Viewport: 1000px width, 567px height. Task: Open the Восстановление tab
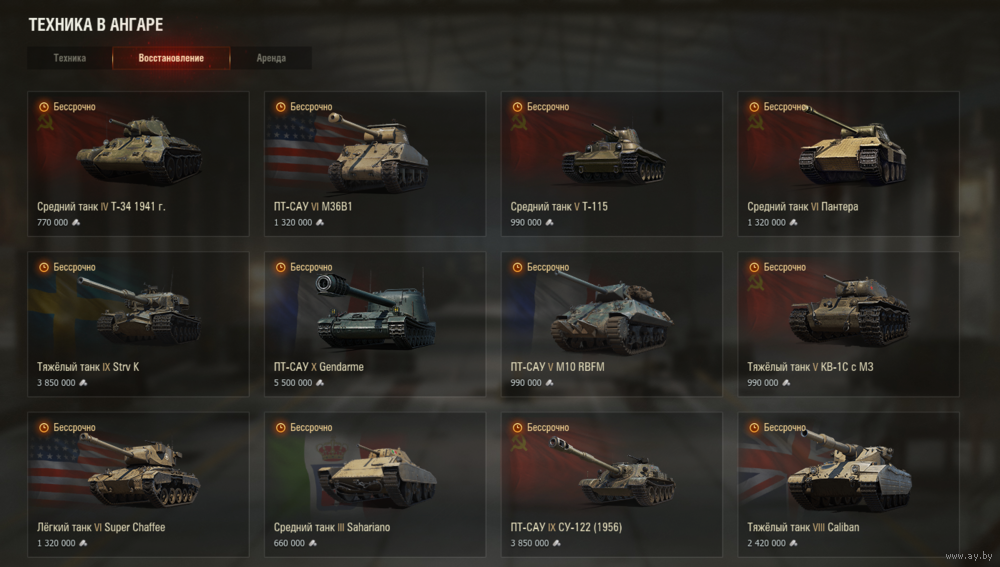tap(171, 58)
